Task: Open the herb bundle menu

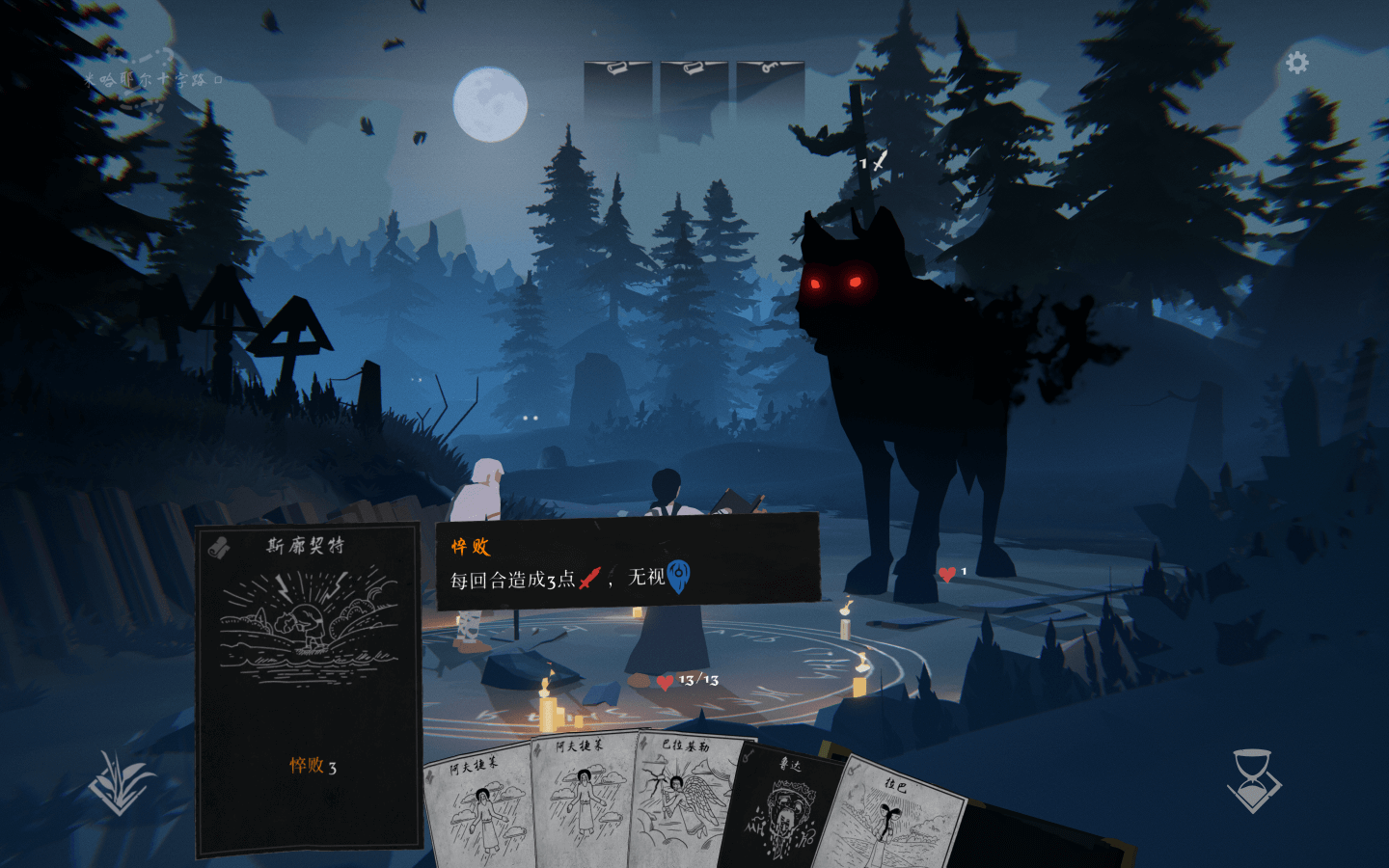Action: (120, 782)
